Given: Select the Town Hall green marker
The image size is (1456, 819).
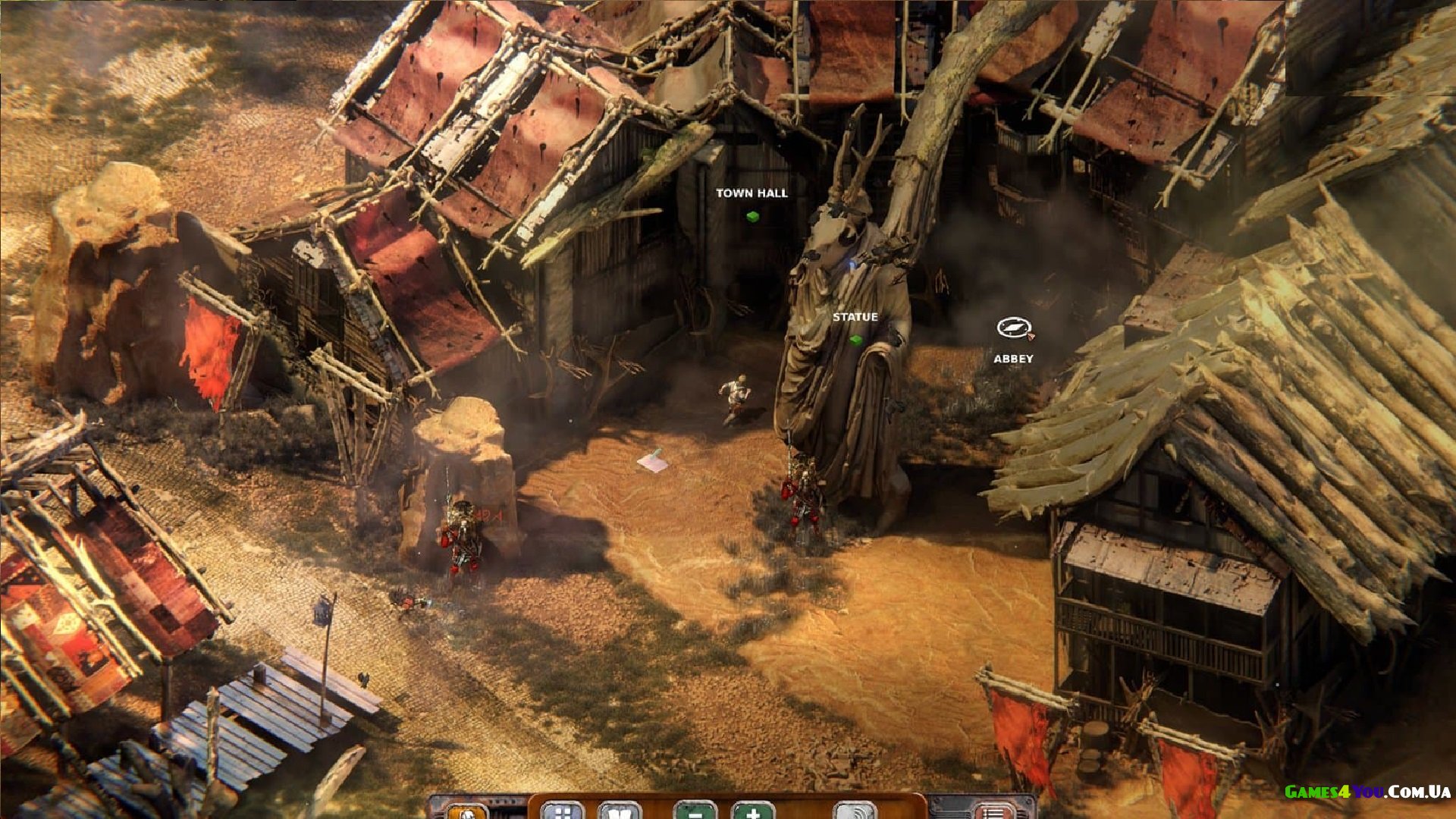Looking at the screenshot, I should (752, 217).
